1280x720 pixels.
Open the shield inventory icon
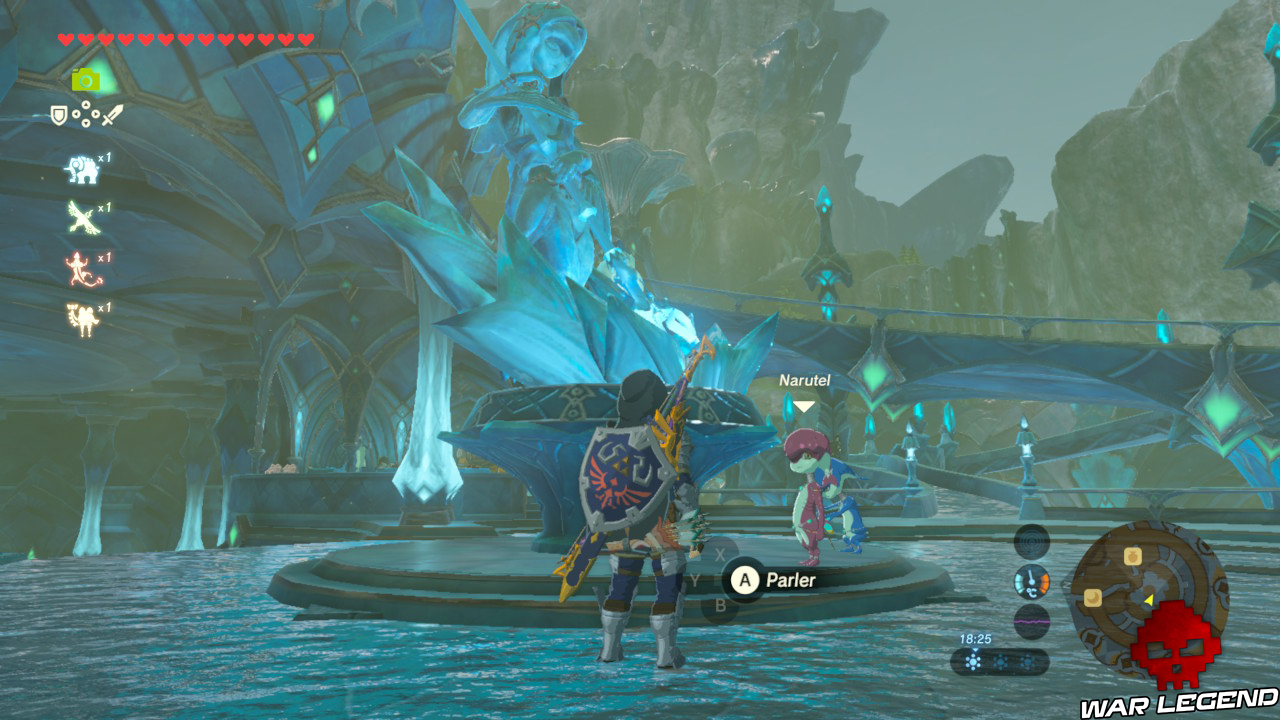[x=59, y=115]
